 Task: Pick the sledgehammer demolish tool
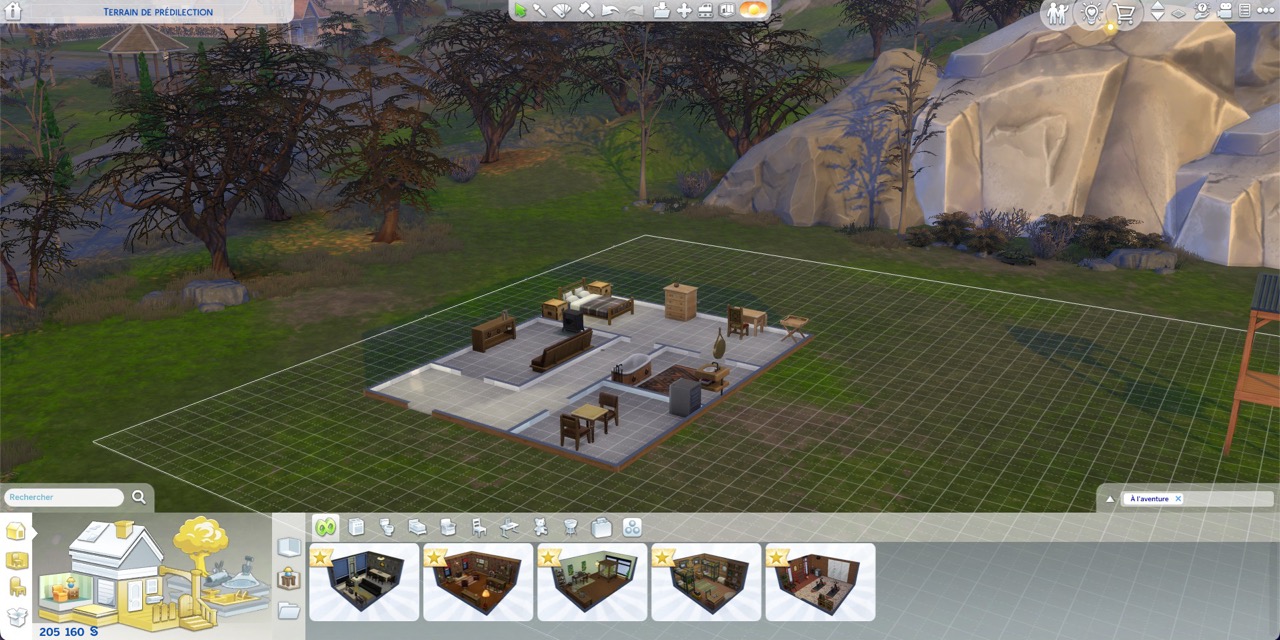(587, 10)
